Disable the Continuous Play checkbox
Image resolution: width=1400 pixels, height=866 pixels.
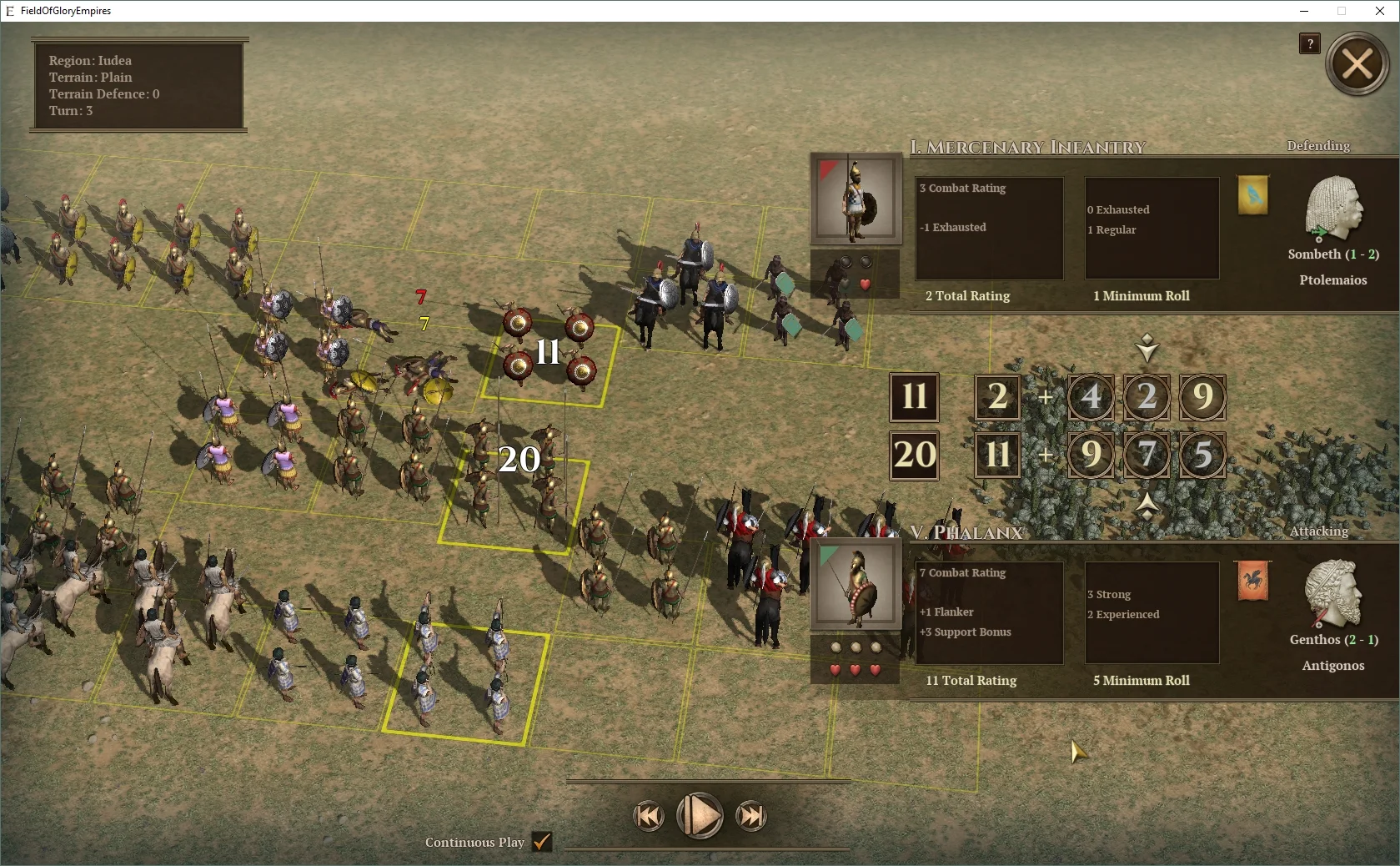tap(542, 843)
